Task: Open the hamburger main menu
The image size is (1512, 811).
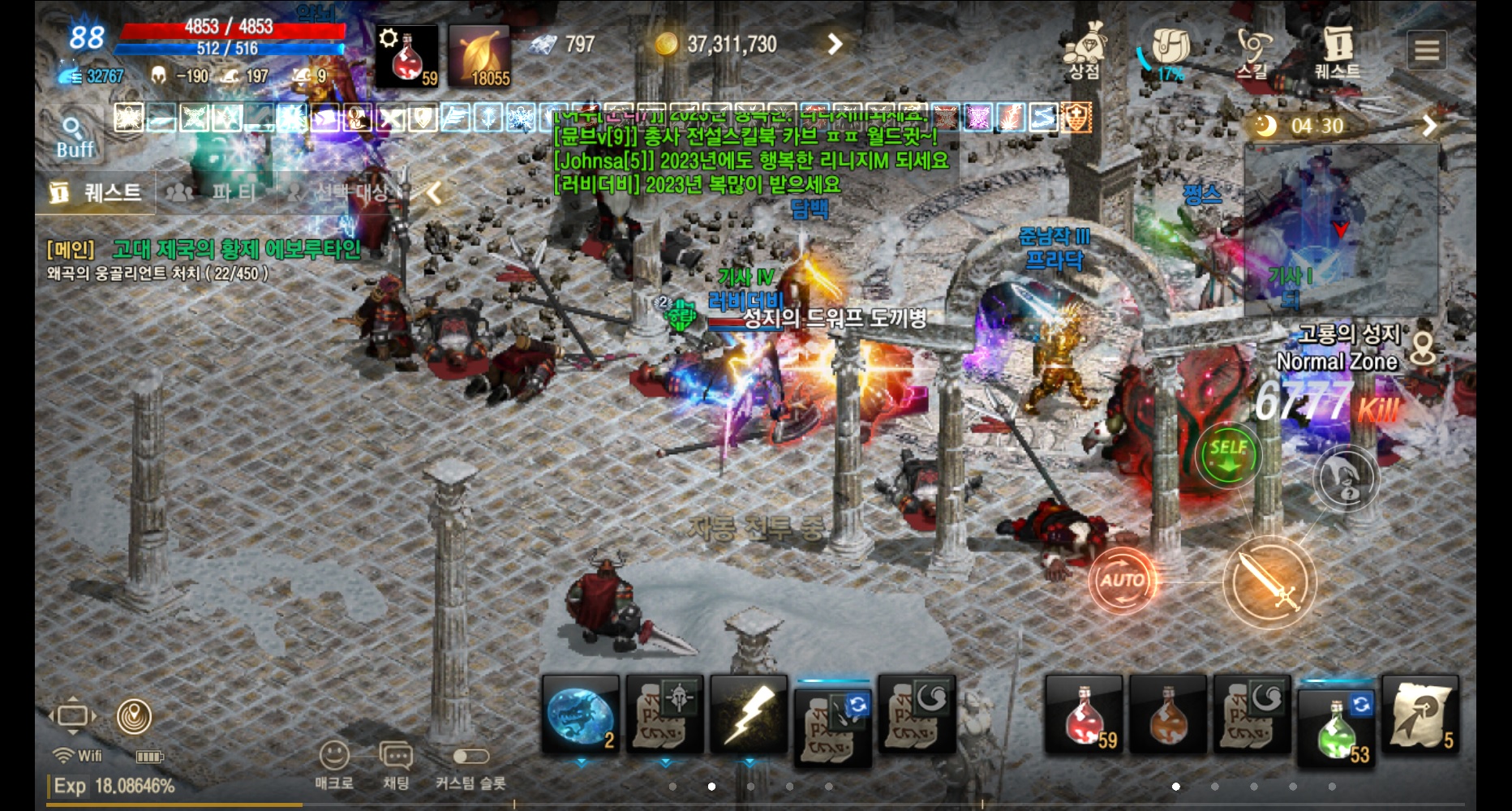Action: click(x=1427, y=50)
